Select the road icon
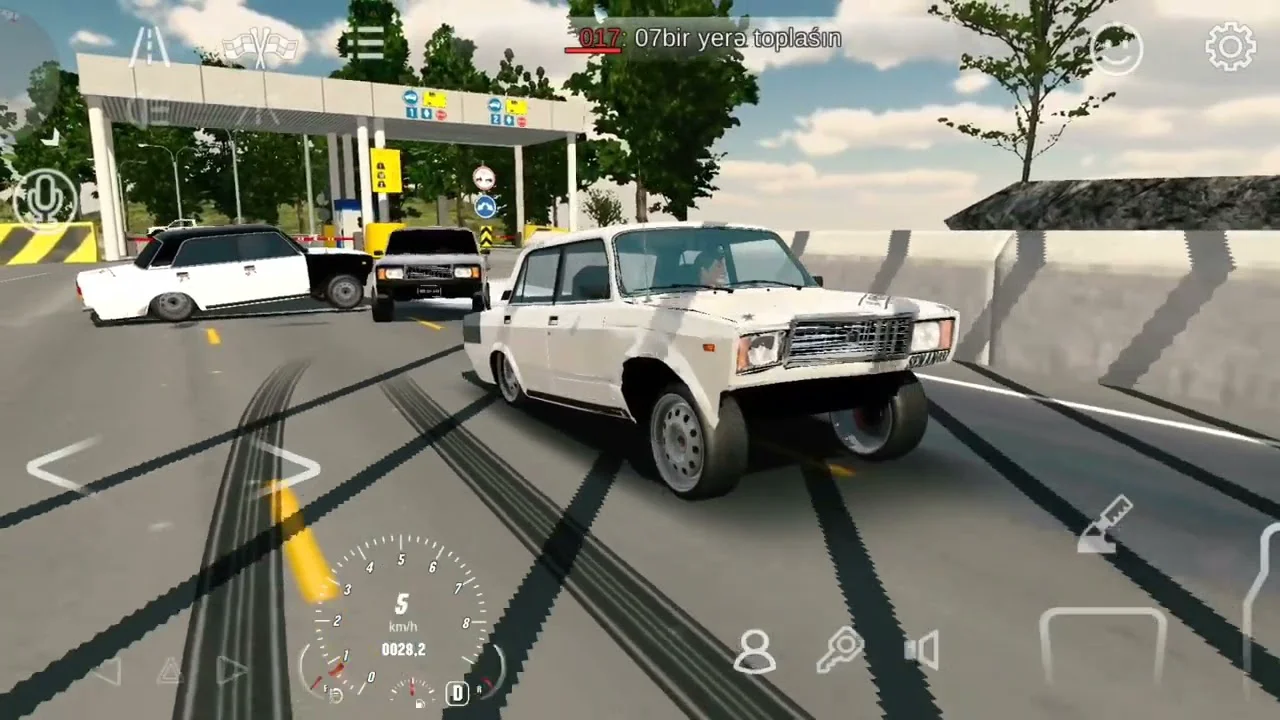 tap(149, 46)
